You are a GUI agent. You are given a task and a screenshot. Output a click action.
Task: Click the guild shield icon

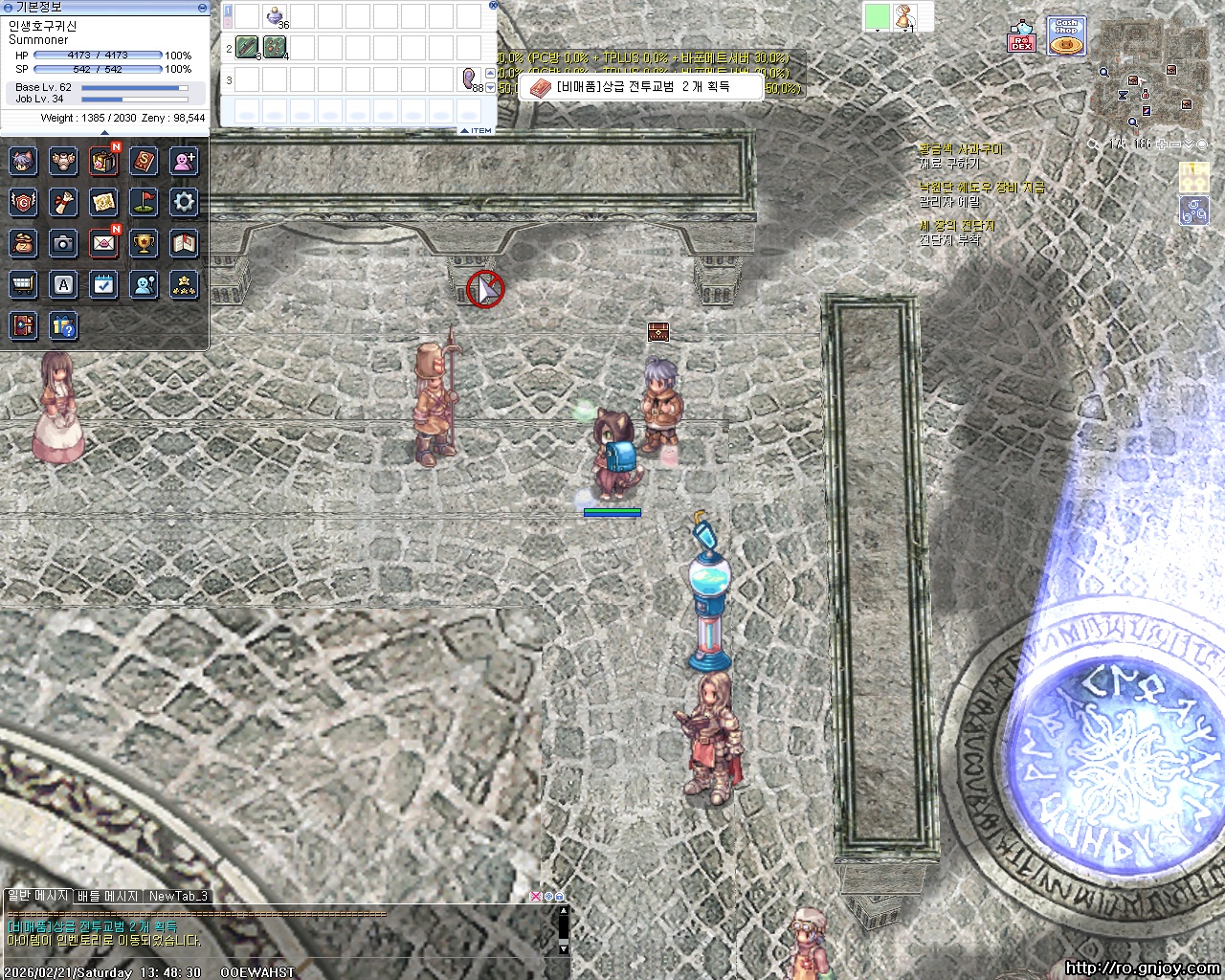coord(23,202)
